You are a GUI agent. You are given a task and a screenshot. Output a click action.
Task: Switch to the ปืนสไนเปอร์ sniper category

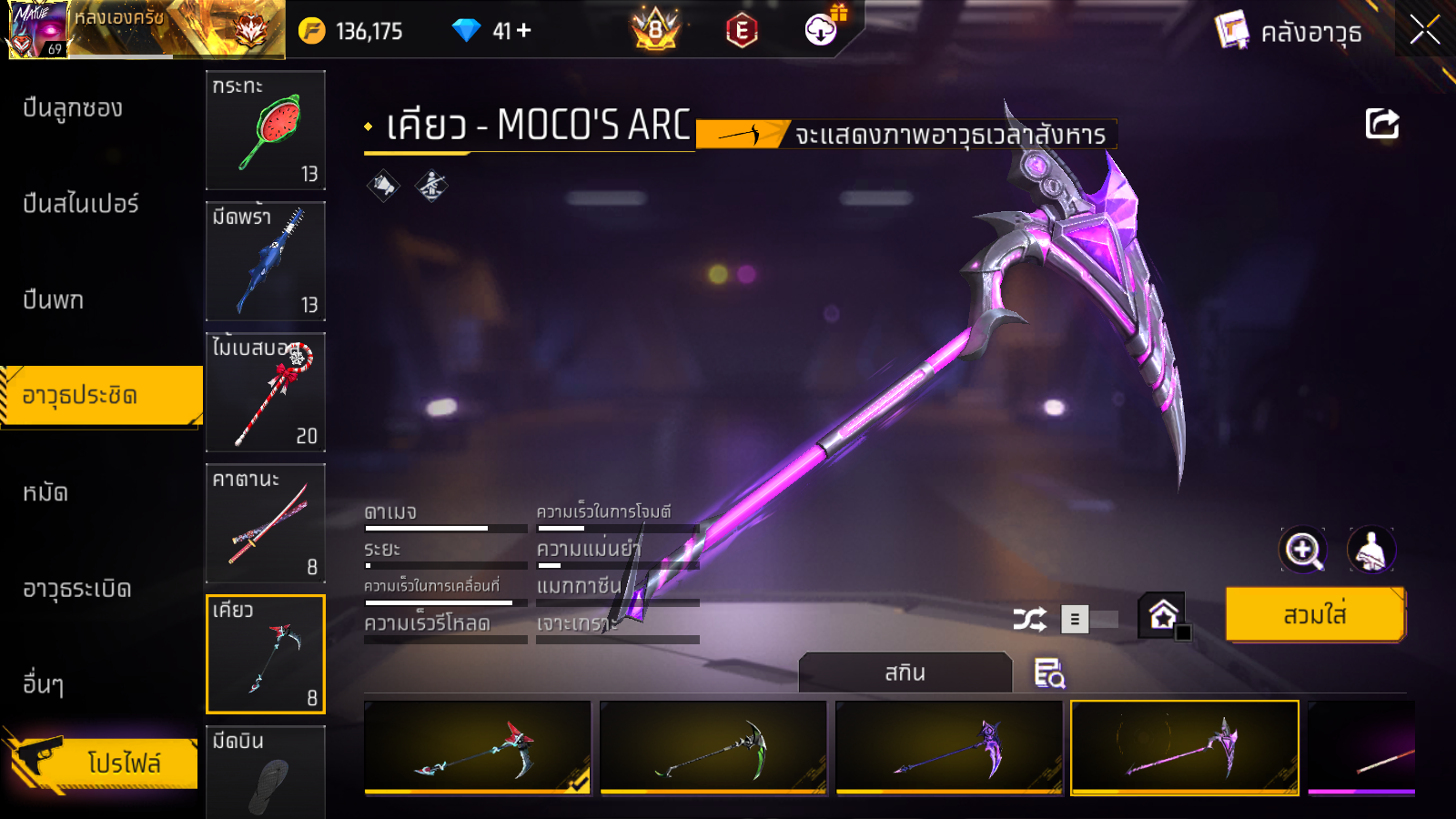[81, 204]
